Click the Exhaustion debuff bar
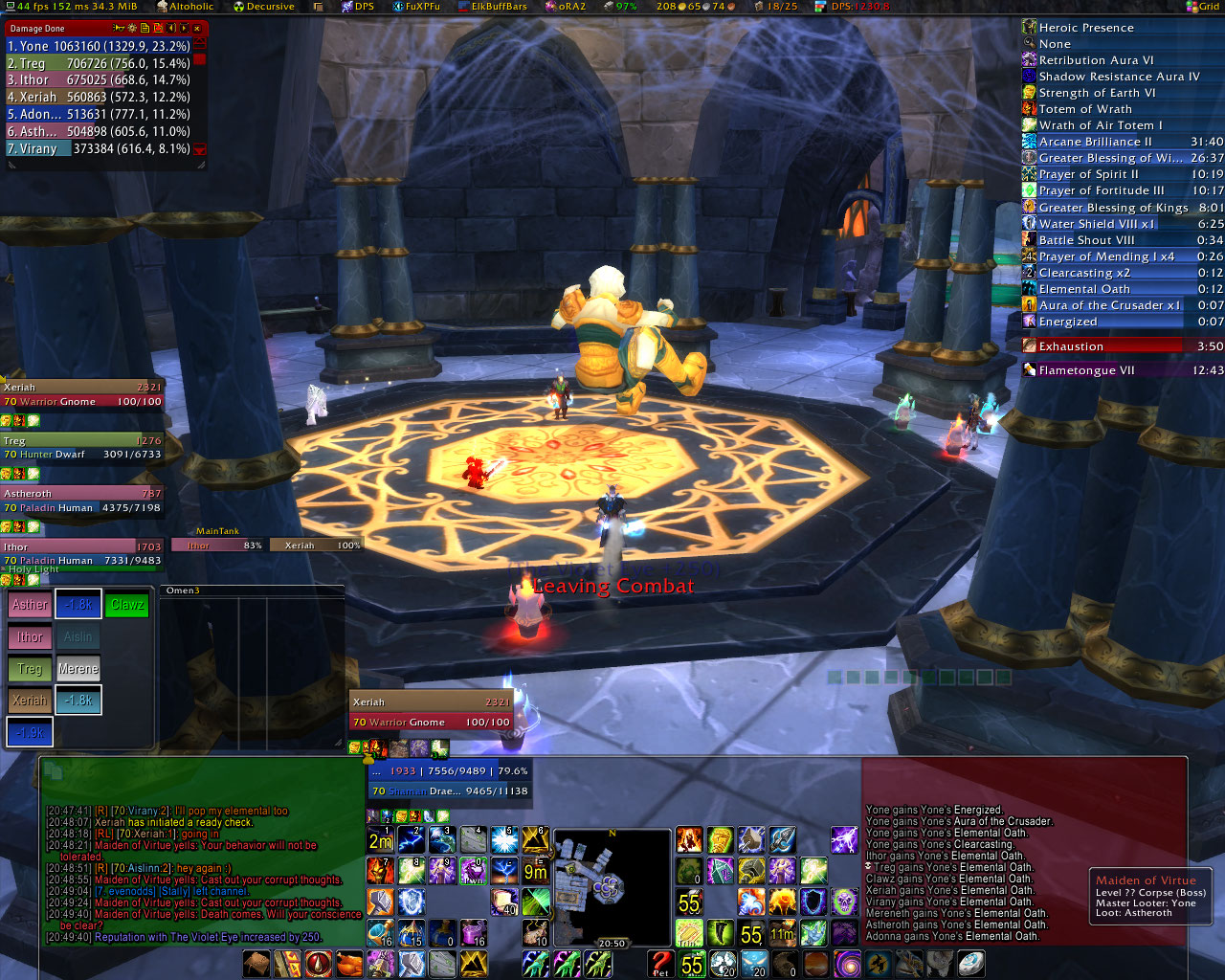 [1122, 346]
